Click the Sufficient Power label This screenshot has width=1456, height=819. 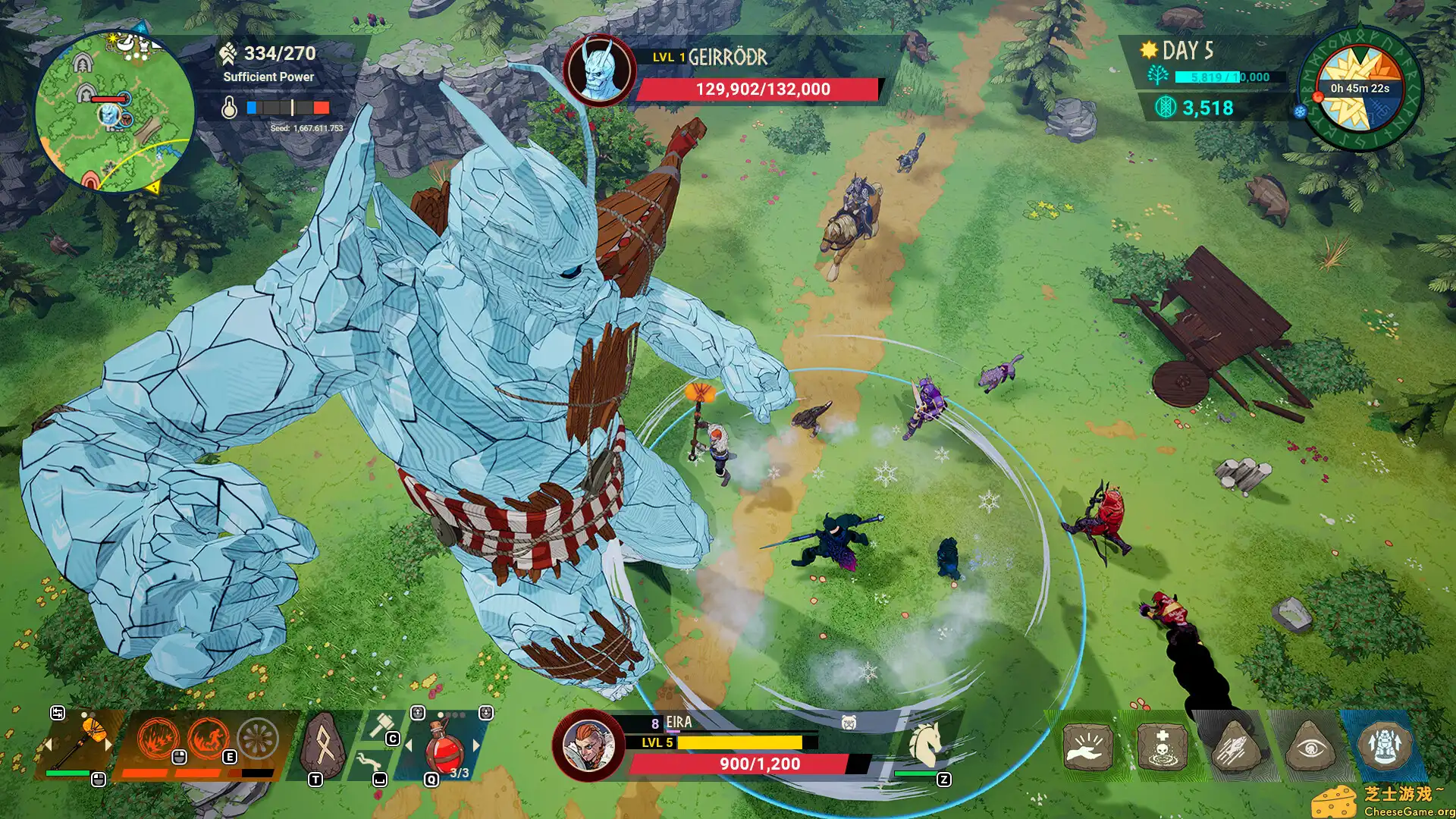point(268,77)
